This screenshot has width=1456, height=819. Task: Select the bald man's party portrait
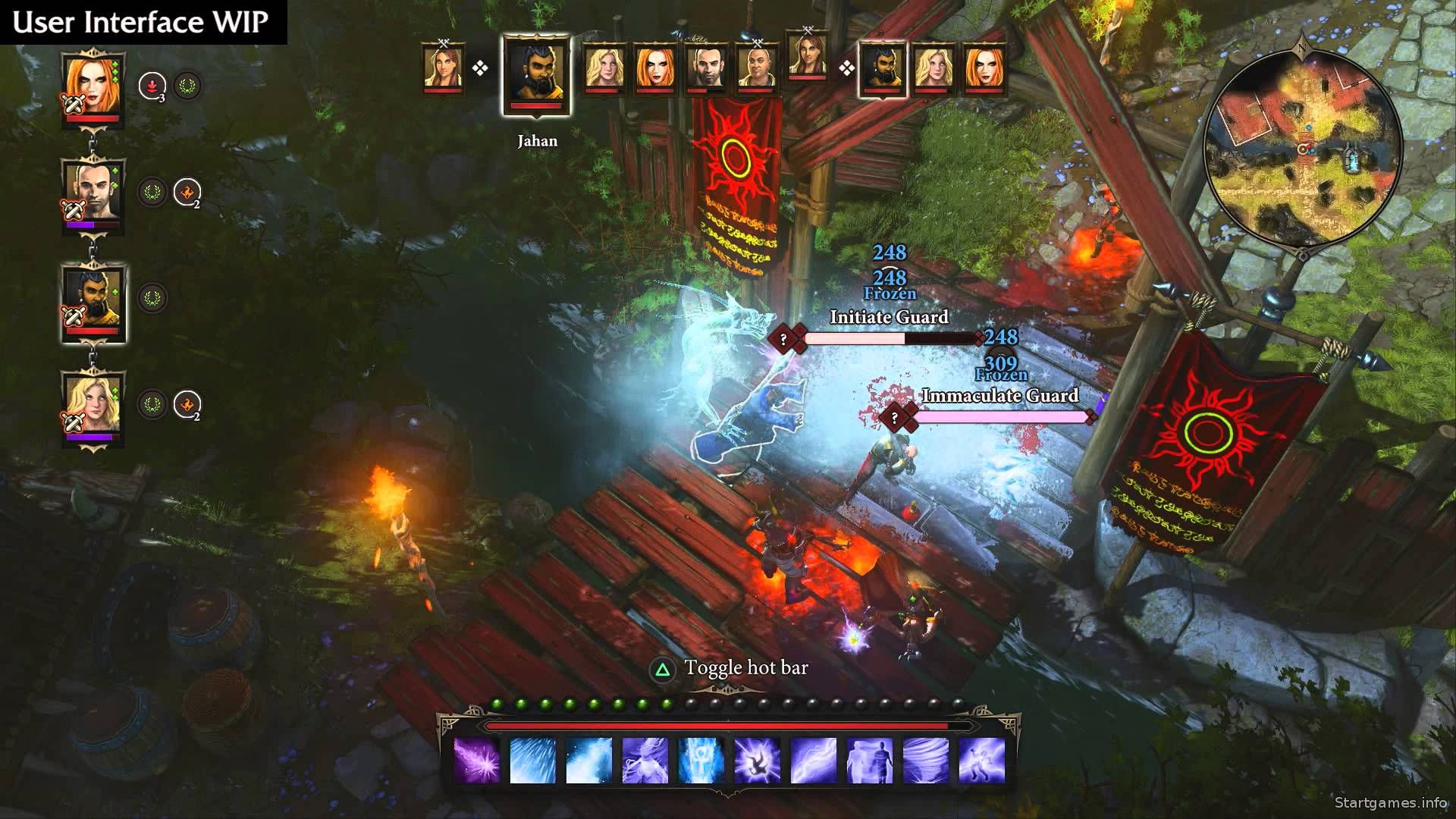pos(93,191)
